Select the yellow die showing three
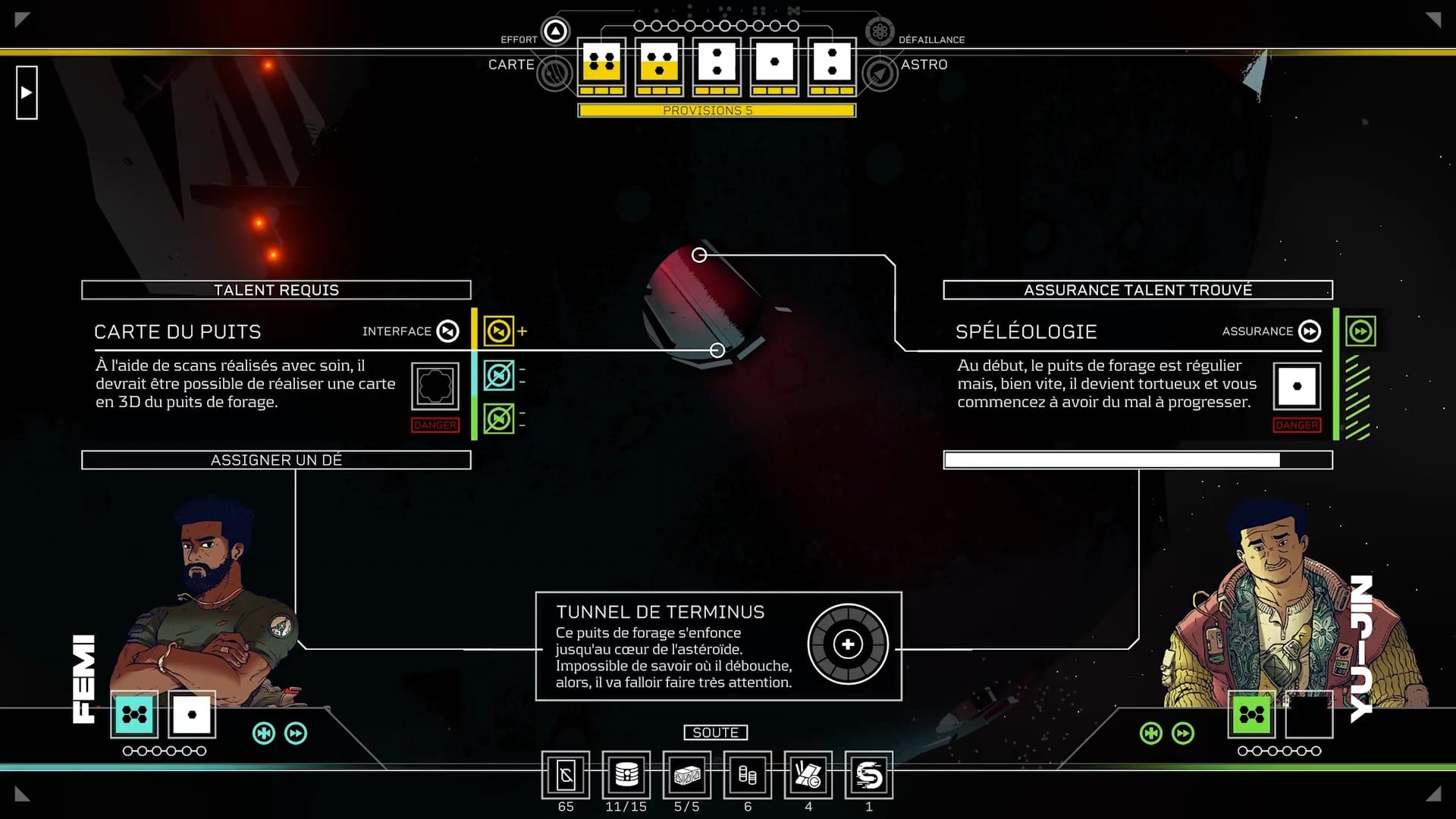The image size is (1456, 819). tap(659, 62)
